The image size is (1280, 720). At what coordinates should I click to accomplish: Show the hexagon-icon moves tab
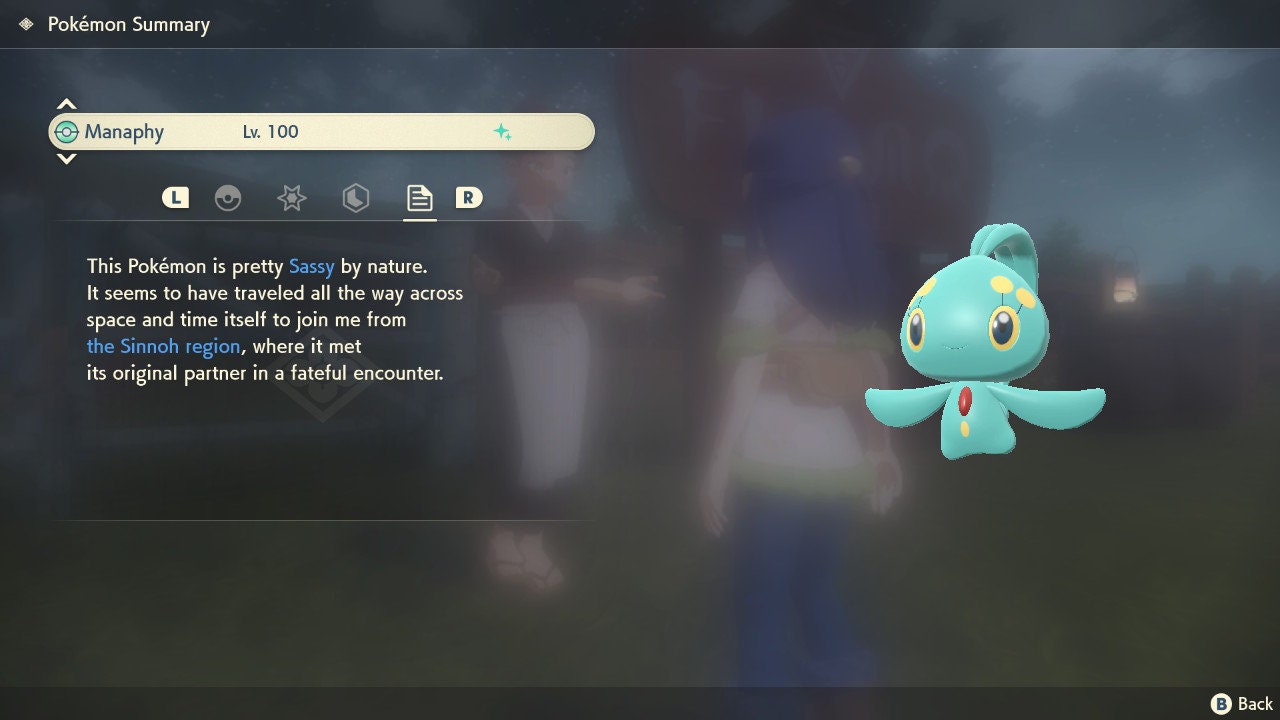(355, 198)
